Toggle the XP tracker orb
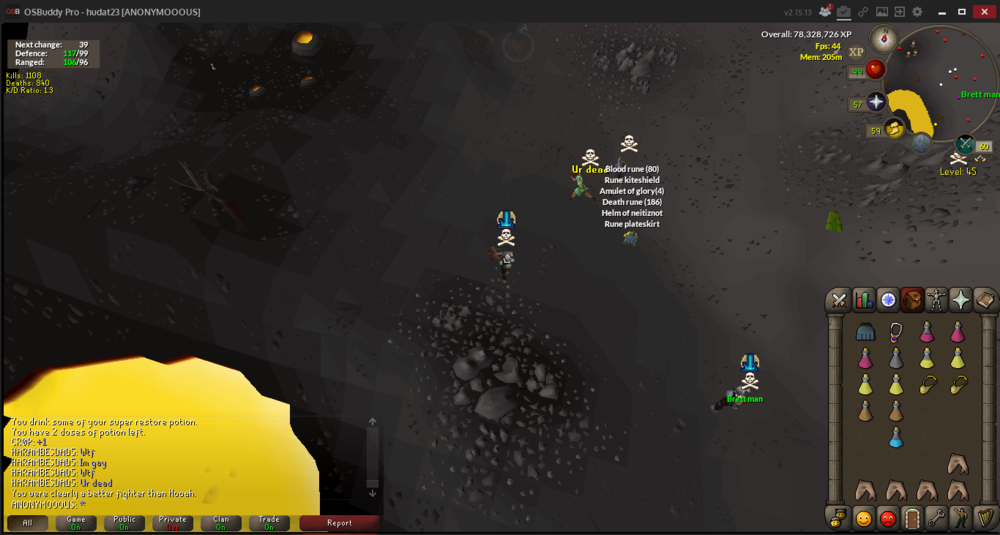The image size is (1000, 535). tap(856, 52)
